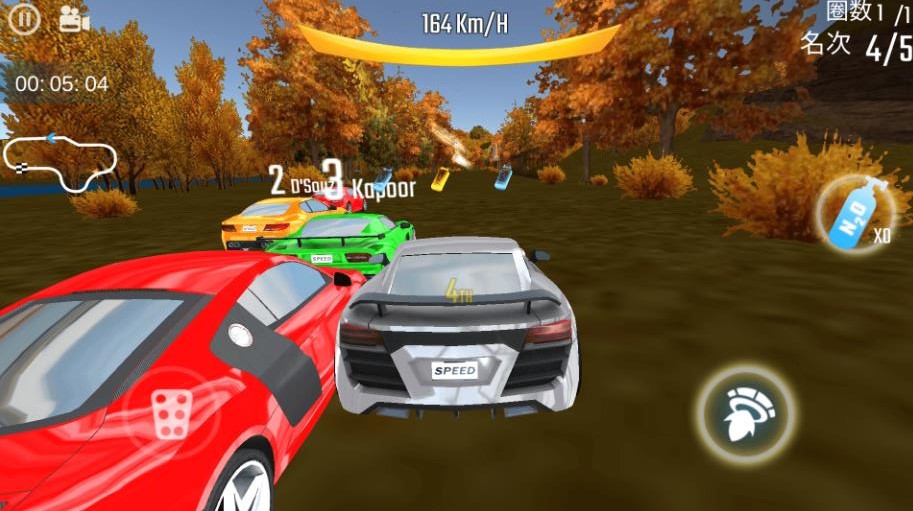Hit the speedometer gas button
The image size is (913, 511).
click(x=748, y=413)
